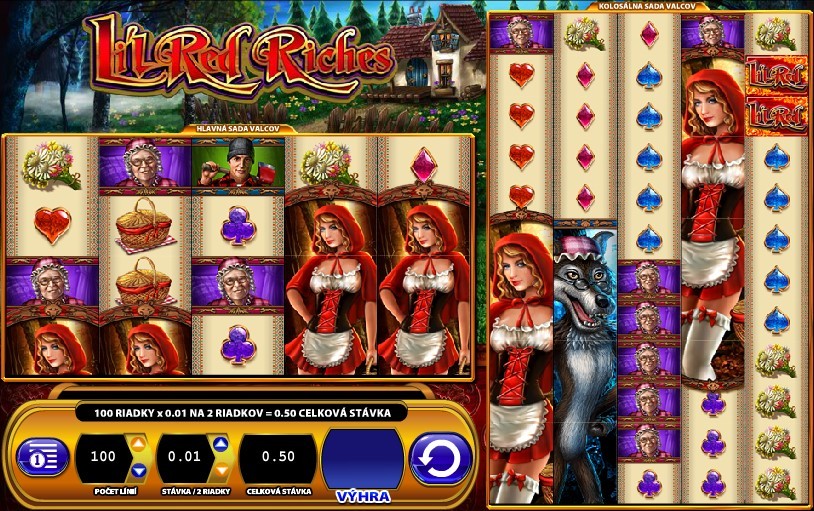Decrease the number of lines (Počet línií)
Image resolution: width=814 pixels, height=511 pixels.
coord(139,470)
